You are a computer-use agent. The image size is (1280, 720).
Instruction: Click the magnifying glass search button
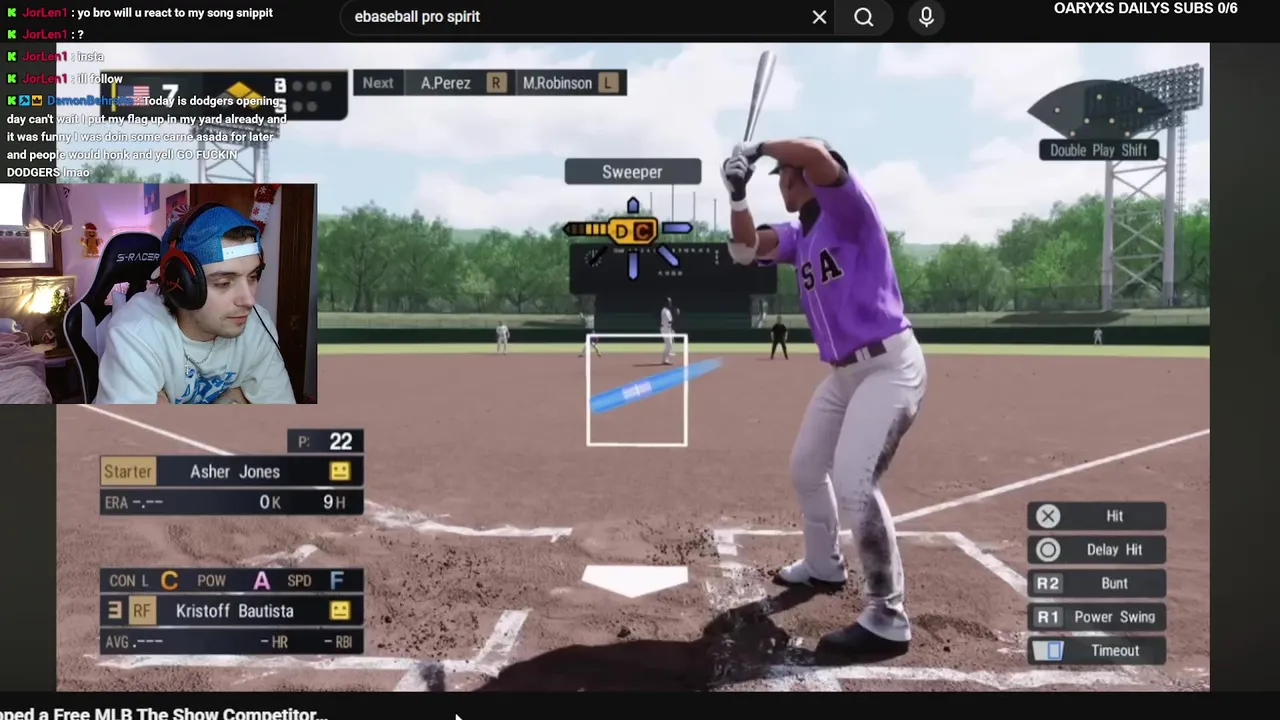click(864, 17)
